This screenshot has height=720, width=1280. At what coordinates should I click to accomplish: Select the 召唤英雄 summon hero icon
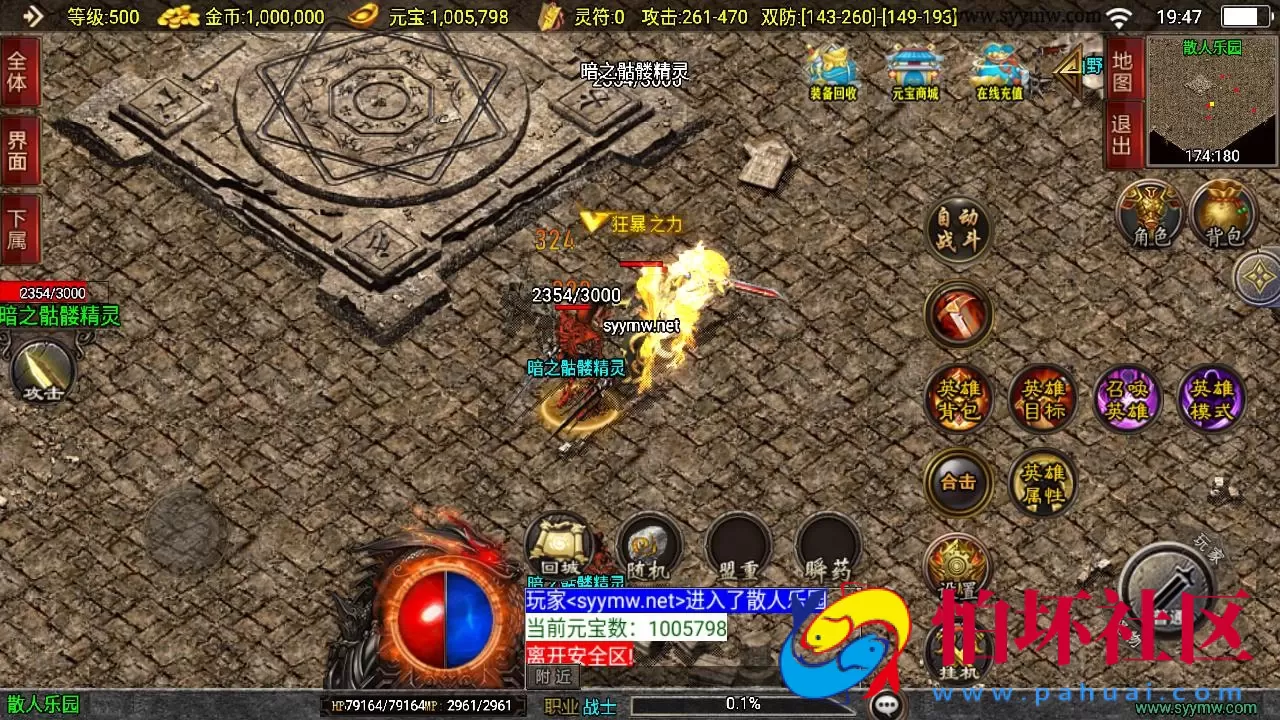(1128, 398)
